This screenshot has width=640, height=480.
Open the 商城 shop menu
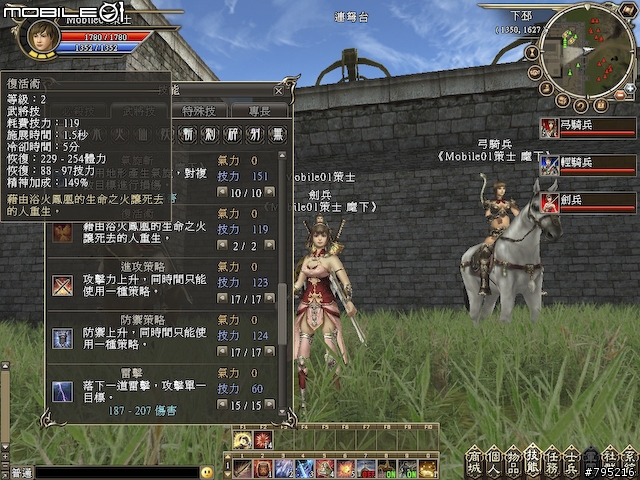475,462
